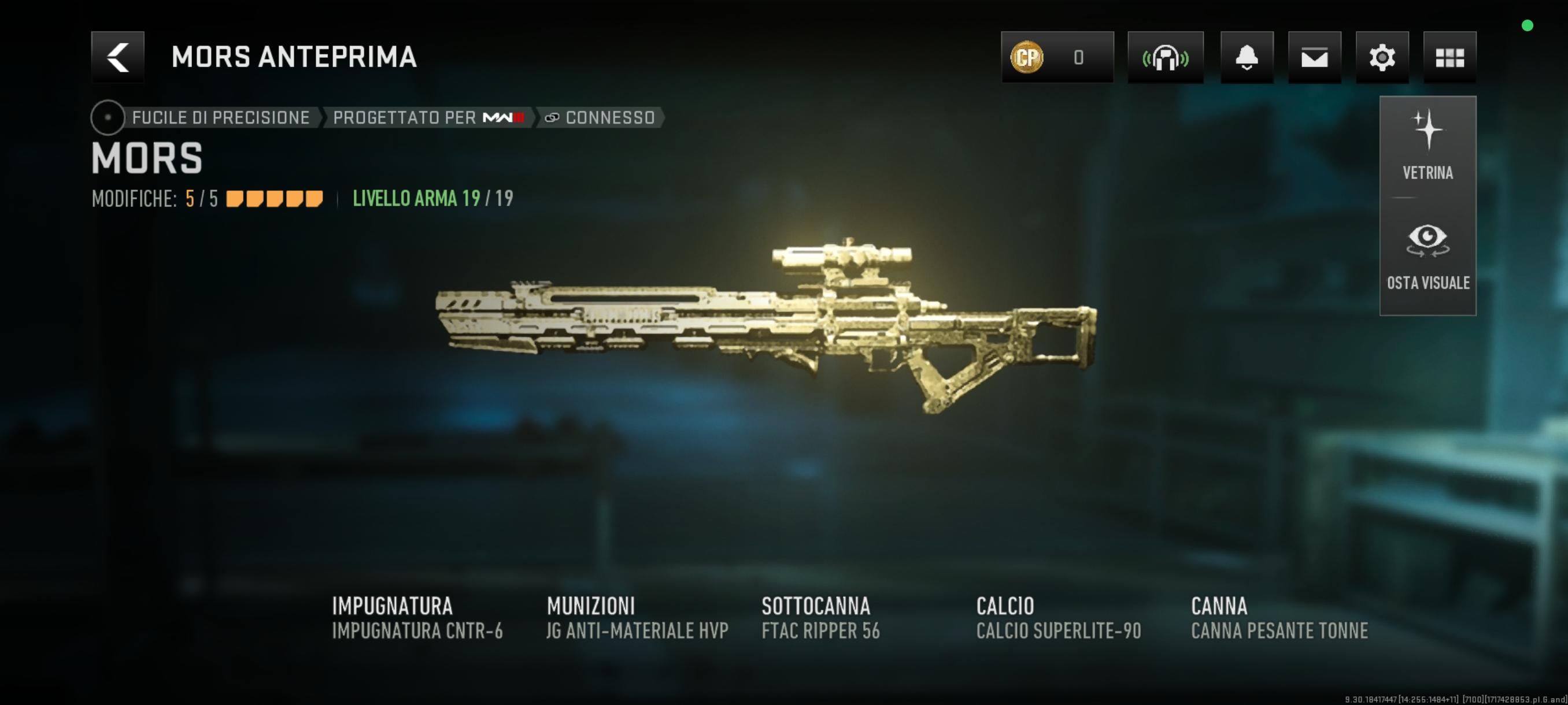The width and height of the screenshot is (1568, 705).
Task: Go back using the arrow button
Action: [x=117, y=57]
